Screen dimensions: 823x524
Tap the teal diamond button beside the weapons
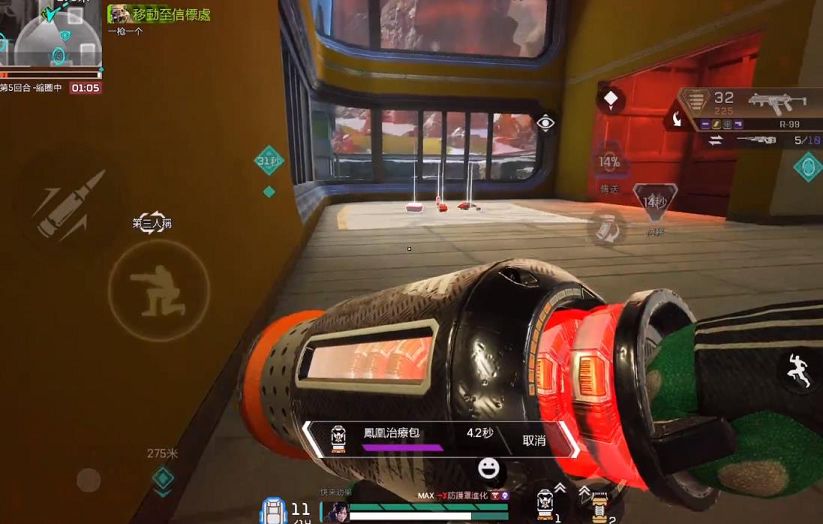[x=807, y=166]
